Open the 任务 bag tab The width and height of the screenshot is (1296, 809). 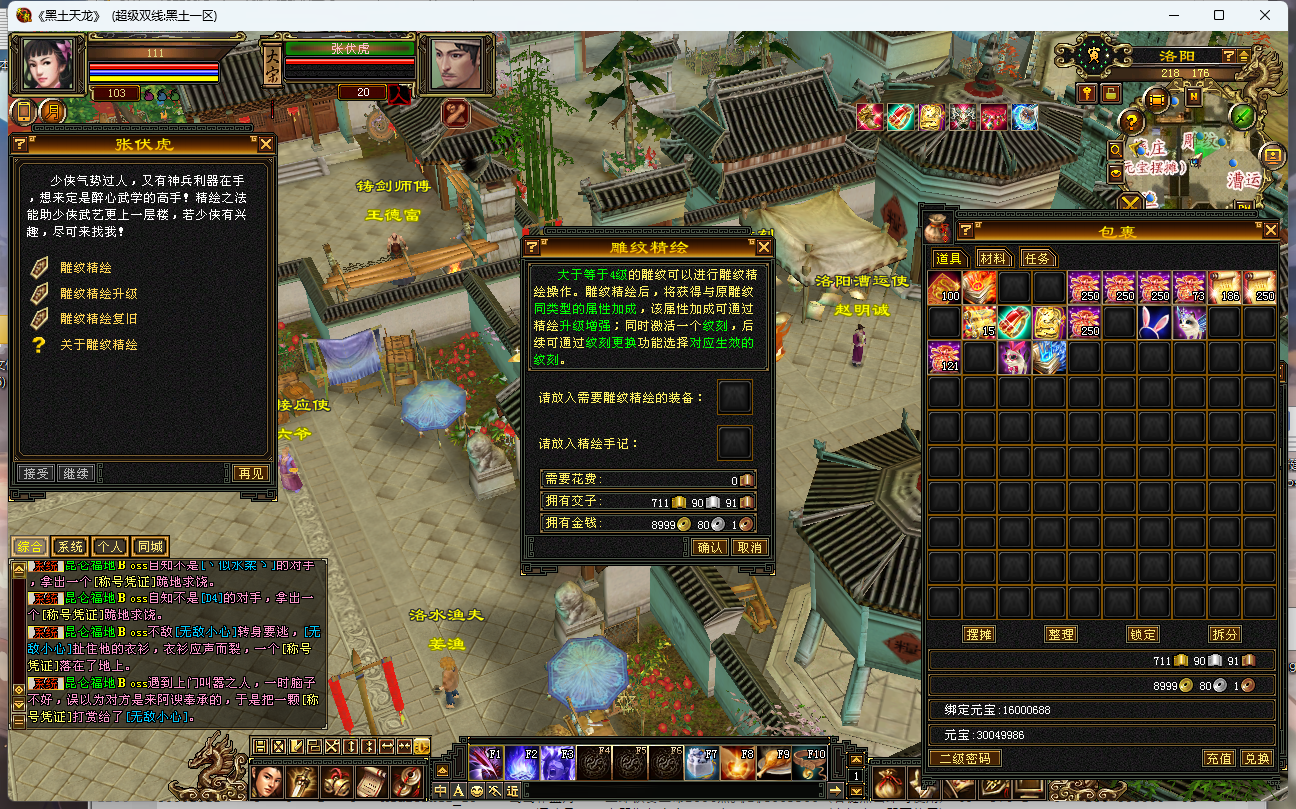[x=1038, y=258]
